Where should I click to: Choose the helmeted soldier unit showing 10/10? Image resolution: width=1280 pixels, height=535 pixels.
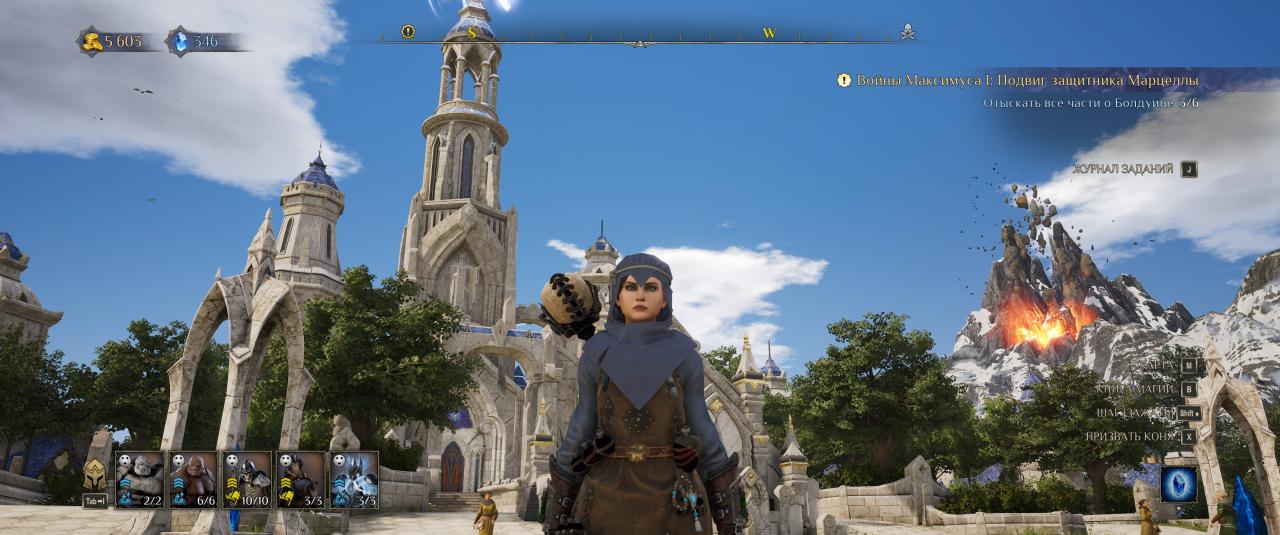247,479
